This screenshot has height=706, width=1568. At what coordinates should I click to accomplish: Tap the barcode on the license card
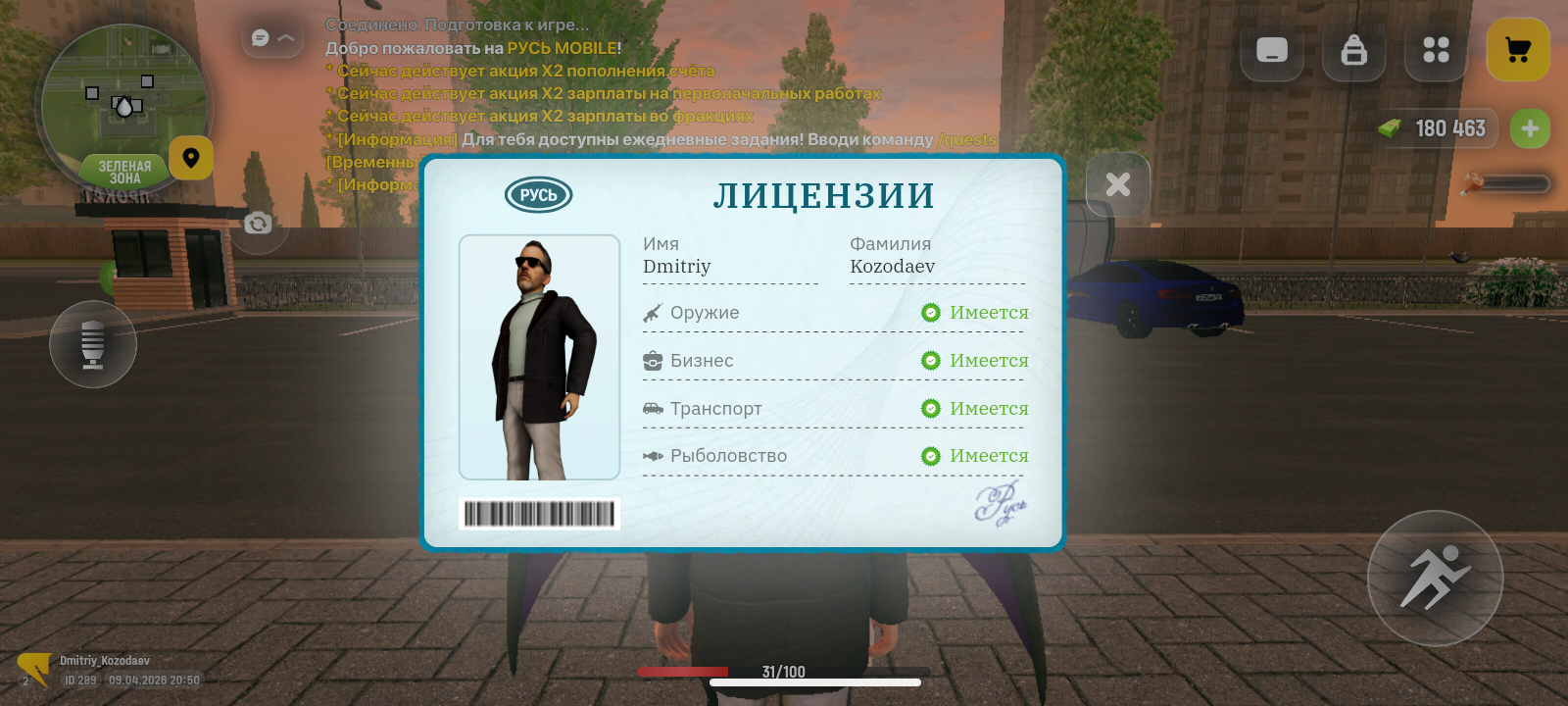(x=539, y=514)
